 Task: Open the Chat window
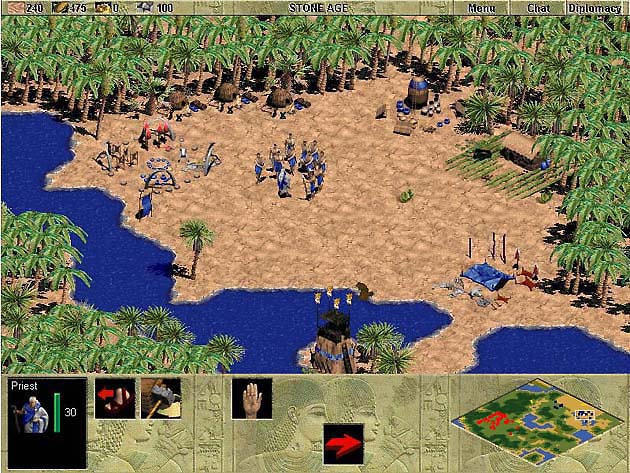pos(539,7)
